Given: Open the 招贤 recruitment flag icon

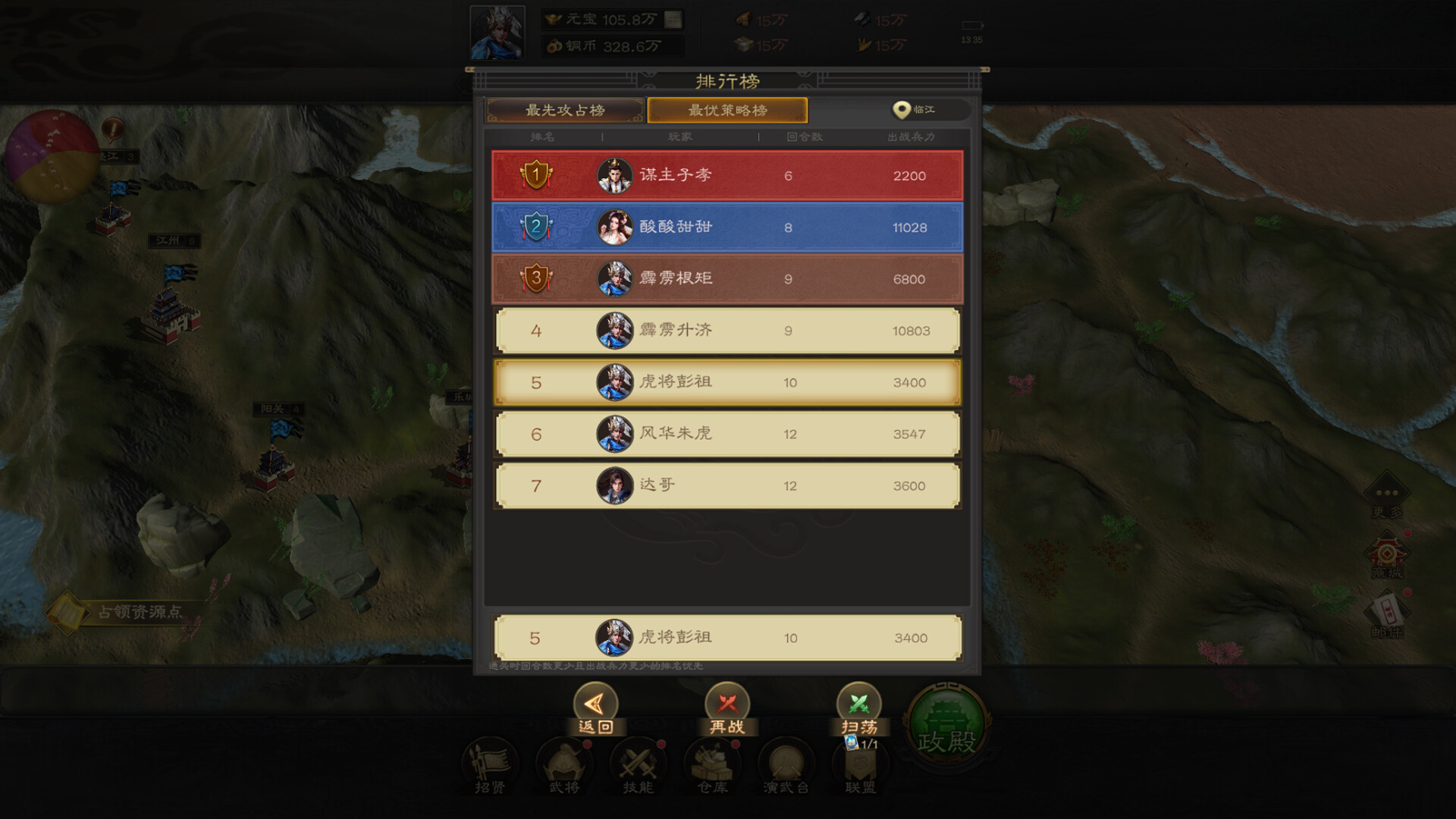Looking at the screenshot, I should pyautogui.click(x=490, y=766).
